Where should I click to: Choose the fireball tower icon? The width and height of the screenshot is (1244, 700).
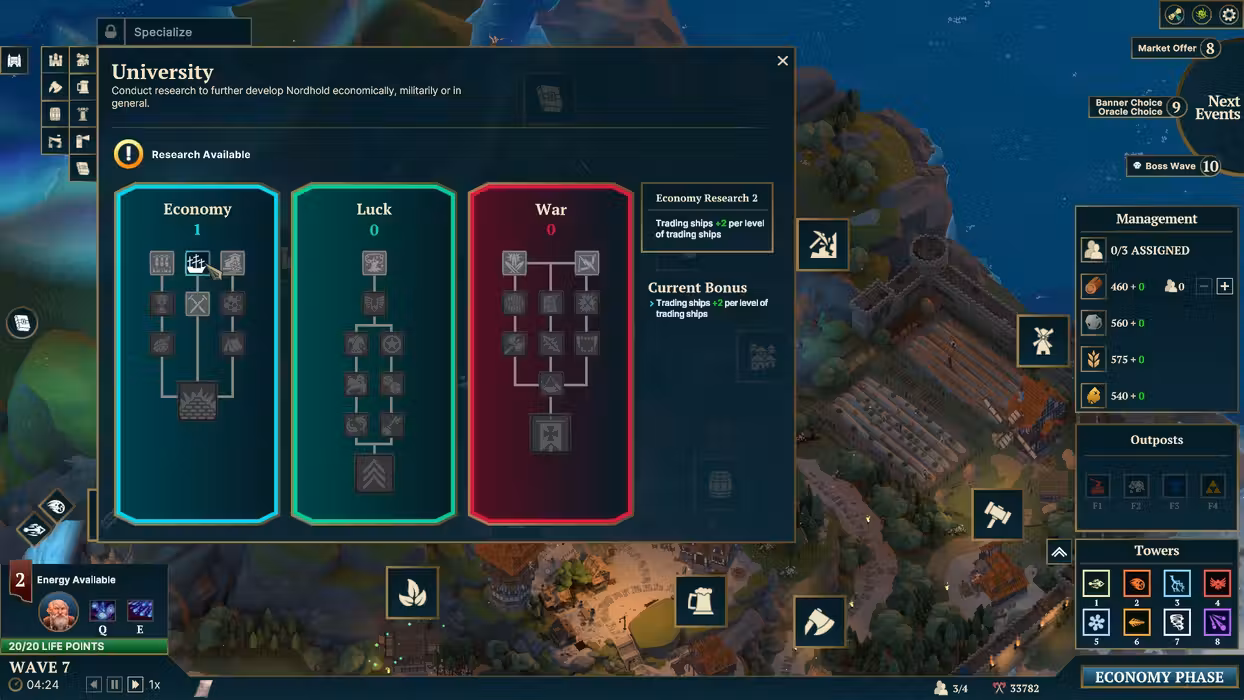(x=1136, y=584)
